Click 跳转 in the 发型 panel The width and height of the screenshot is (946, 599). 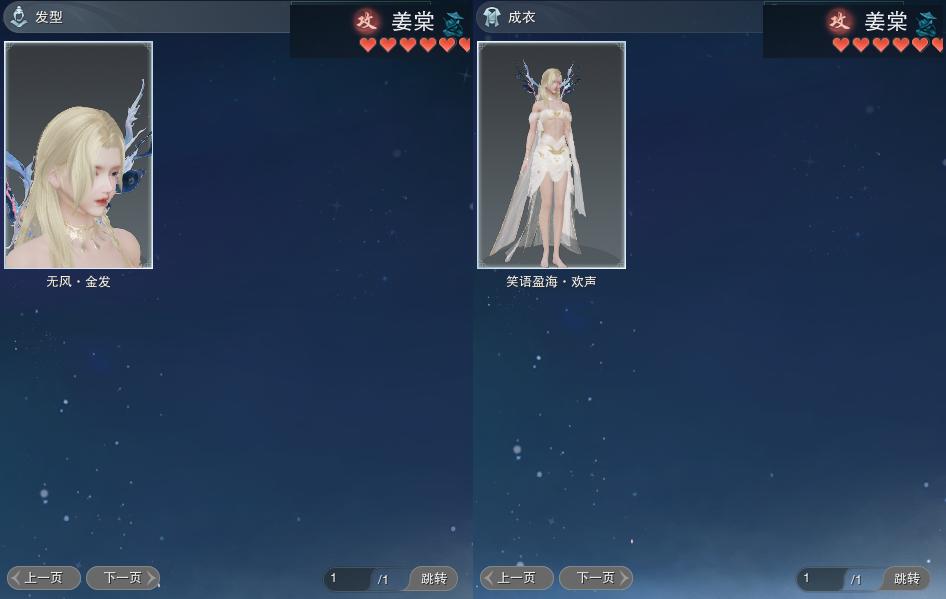click(x=433, y=579)
